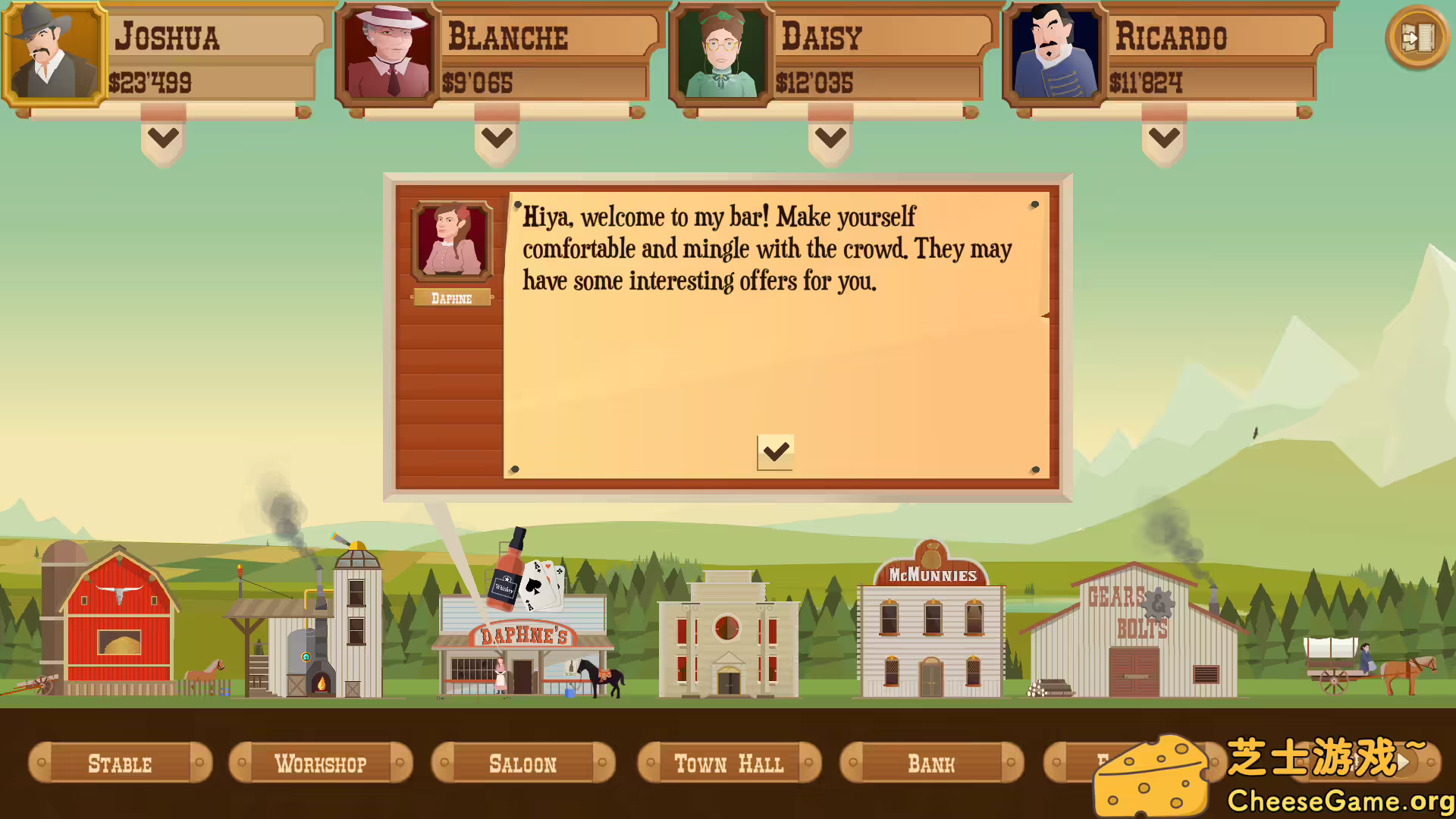Image resolution: width=1456 pixels, height=819 pixels.
Task: Select the Bank button
Action: tap(931, 763)
